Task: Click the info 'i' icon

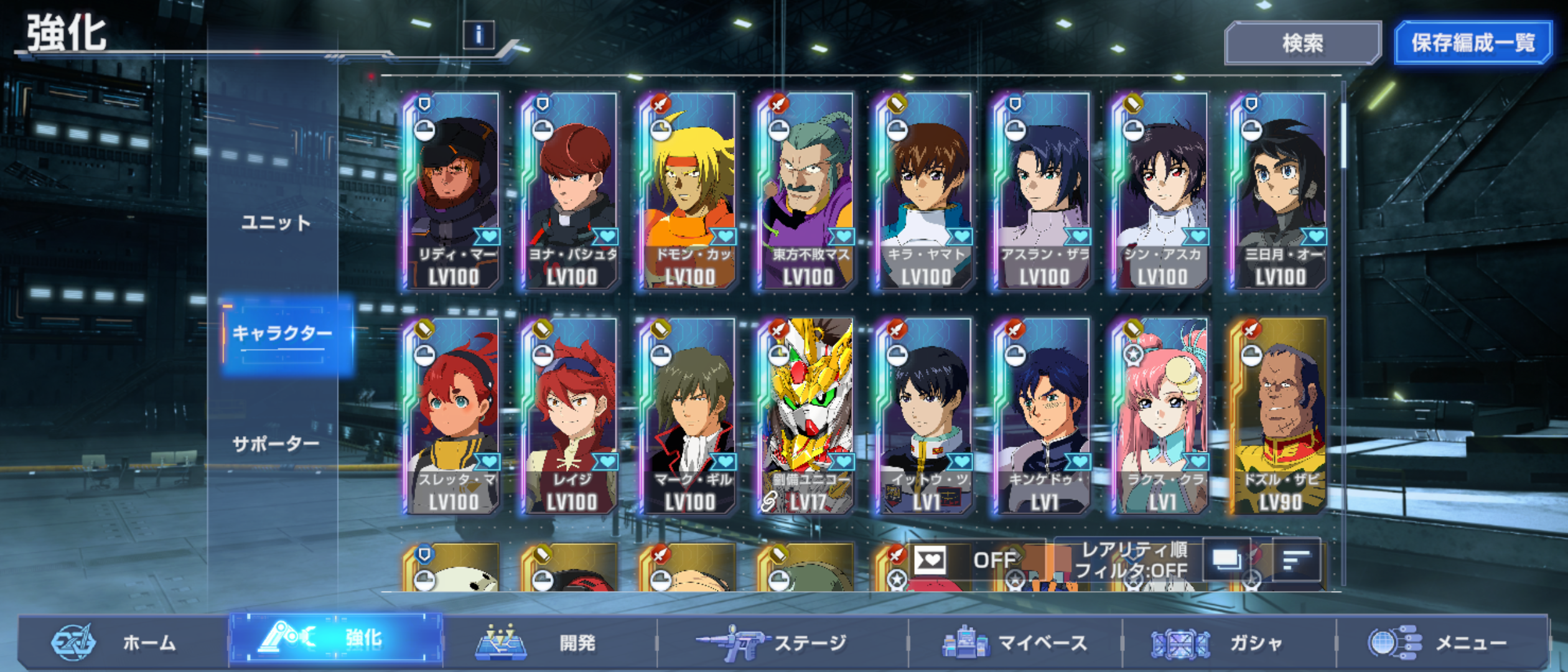Action: tap(478, 35)
